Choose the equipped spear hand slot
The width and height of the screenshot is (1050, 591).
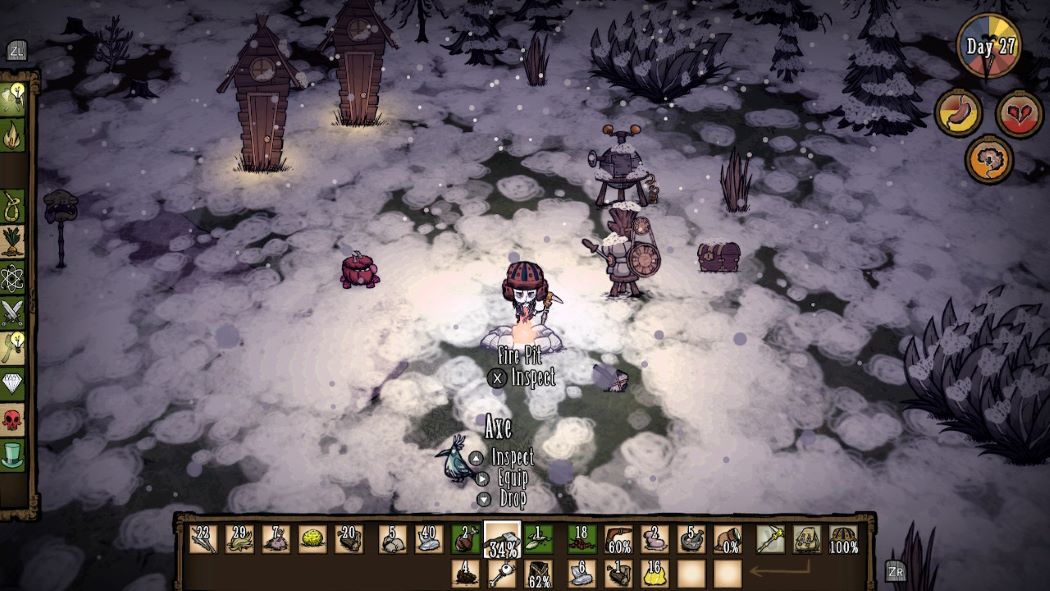[770, 539]
